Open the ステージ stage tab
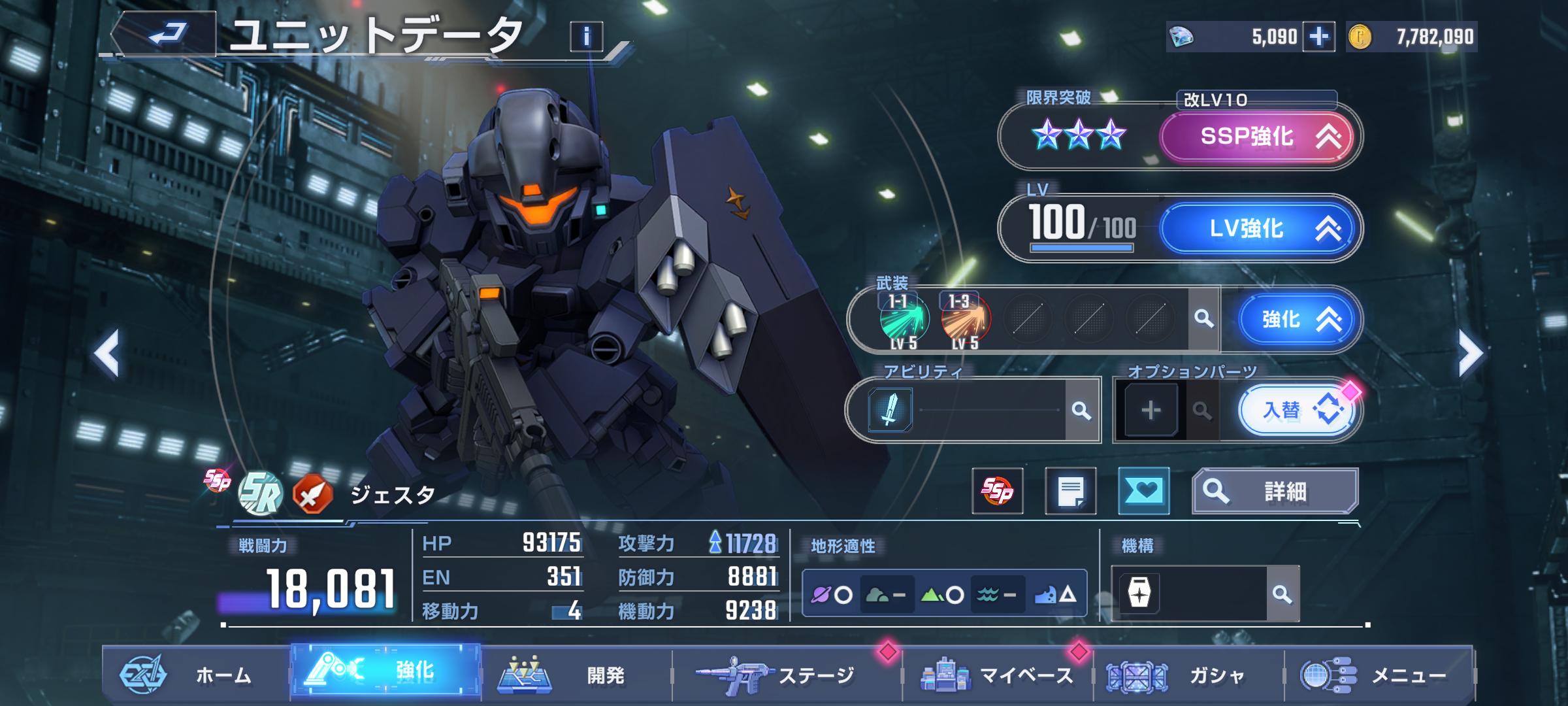The height and width of the screenshot is (706, 1568). pos(786,675)
